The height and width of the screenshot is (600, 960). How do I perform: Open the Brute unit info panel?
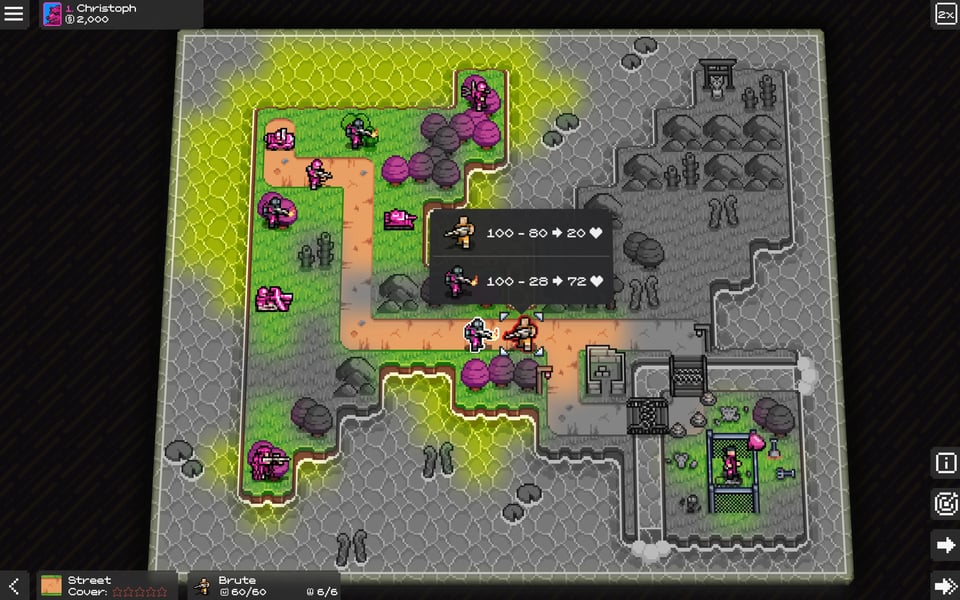(264, 585)
